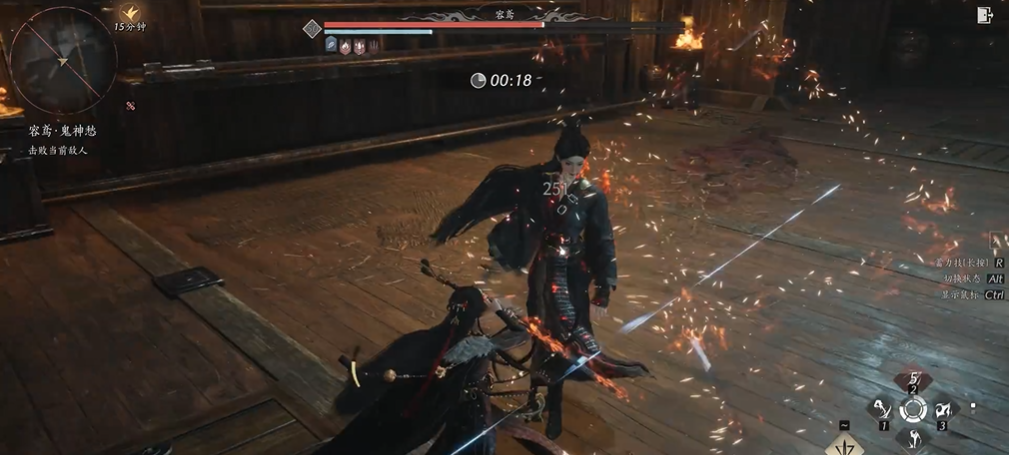Screen dimensions: 1009x455
Task: Click the exit door icon
Action: point(985,15)
